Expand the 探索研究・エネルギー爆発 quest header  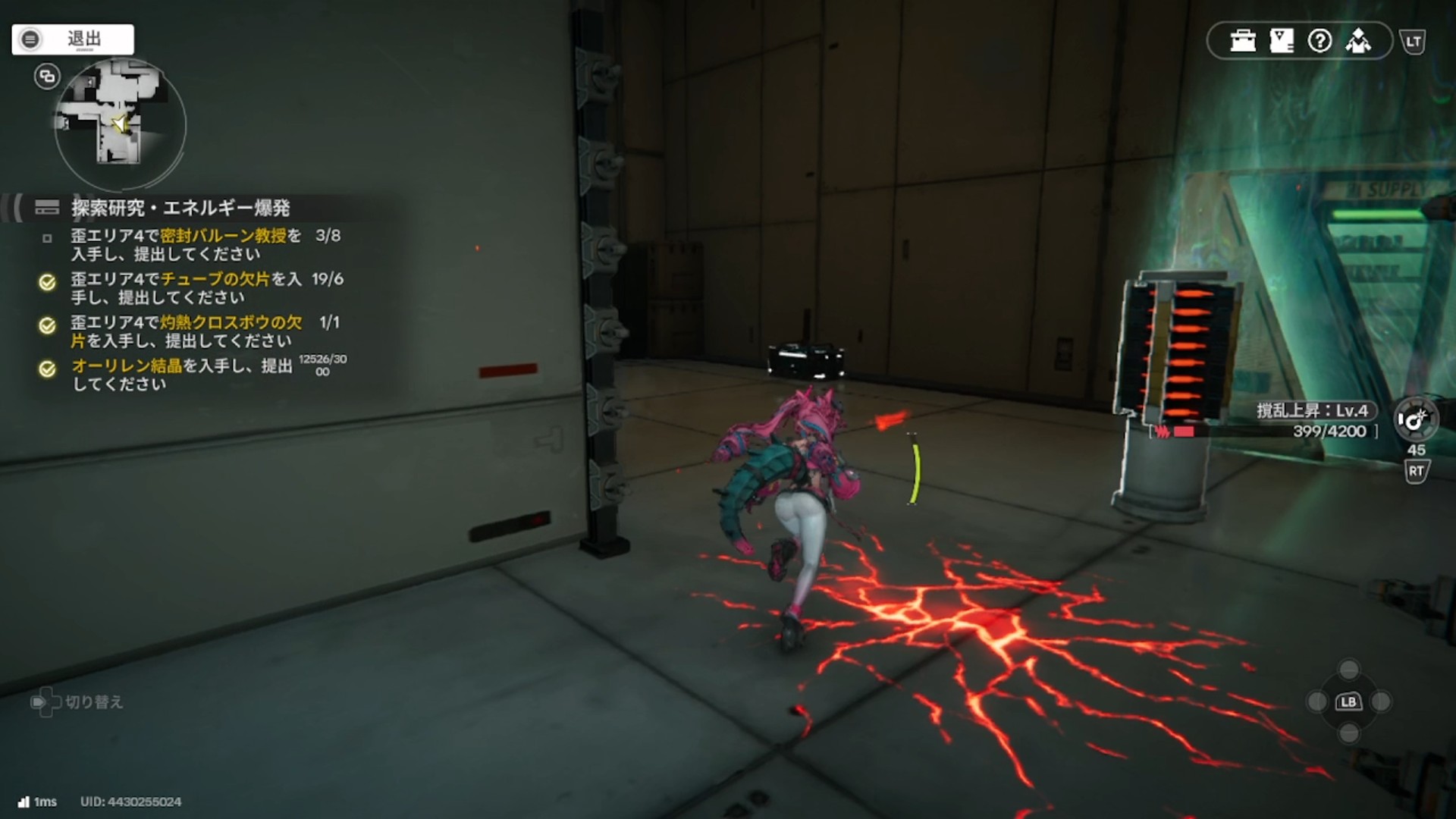tap(180, 208)
